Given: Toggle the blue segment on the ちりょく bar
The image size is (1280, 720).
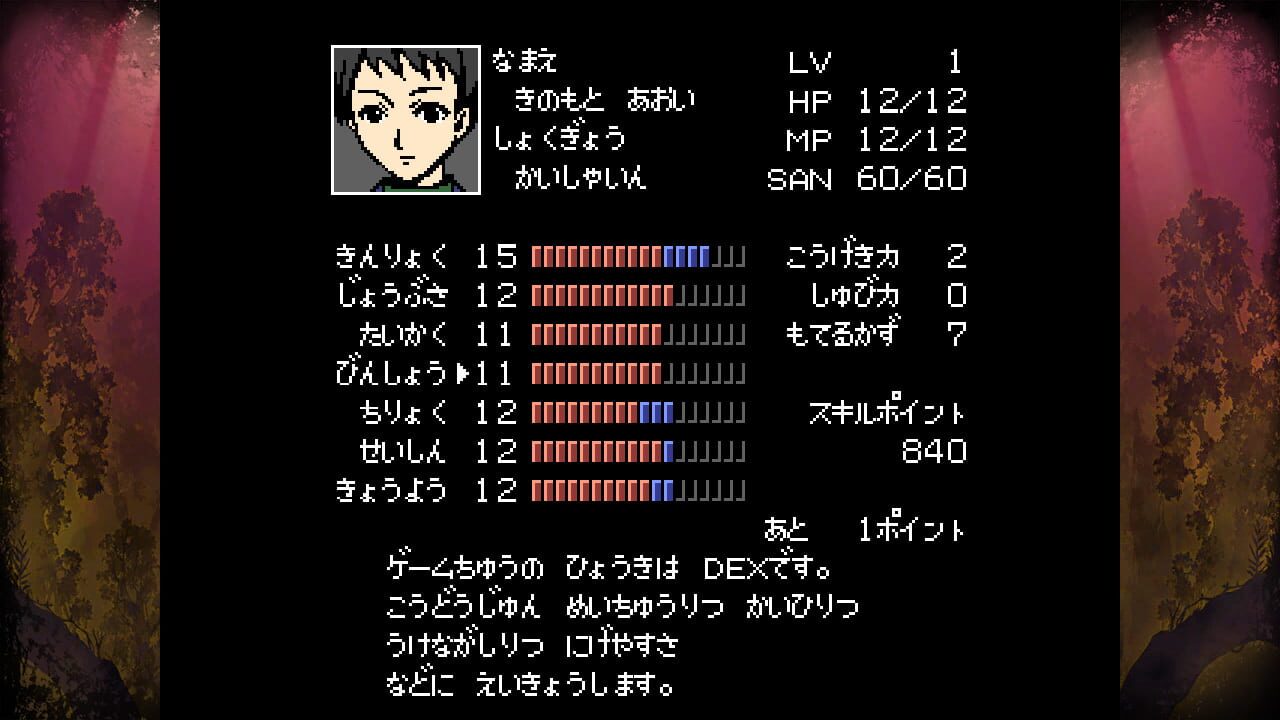Looking at the screenshot, I should (x=654, y=413).
